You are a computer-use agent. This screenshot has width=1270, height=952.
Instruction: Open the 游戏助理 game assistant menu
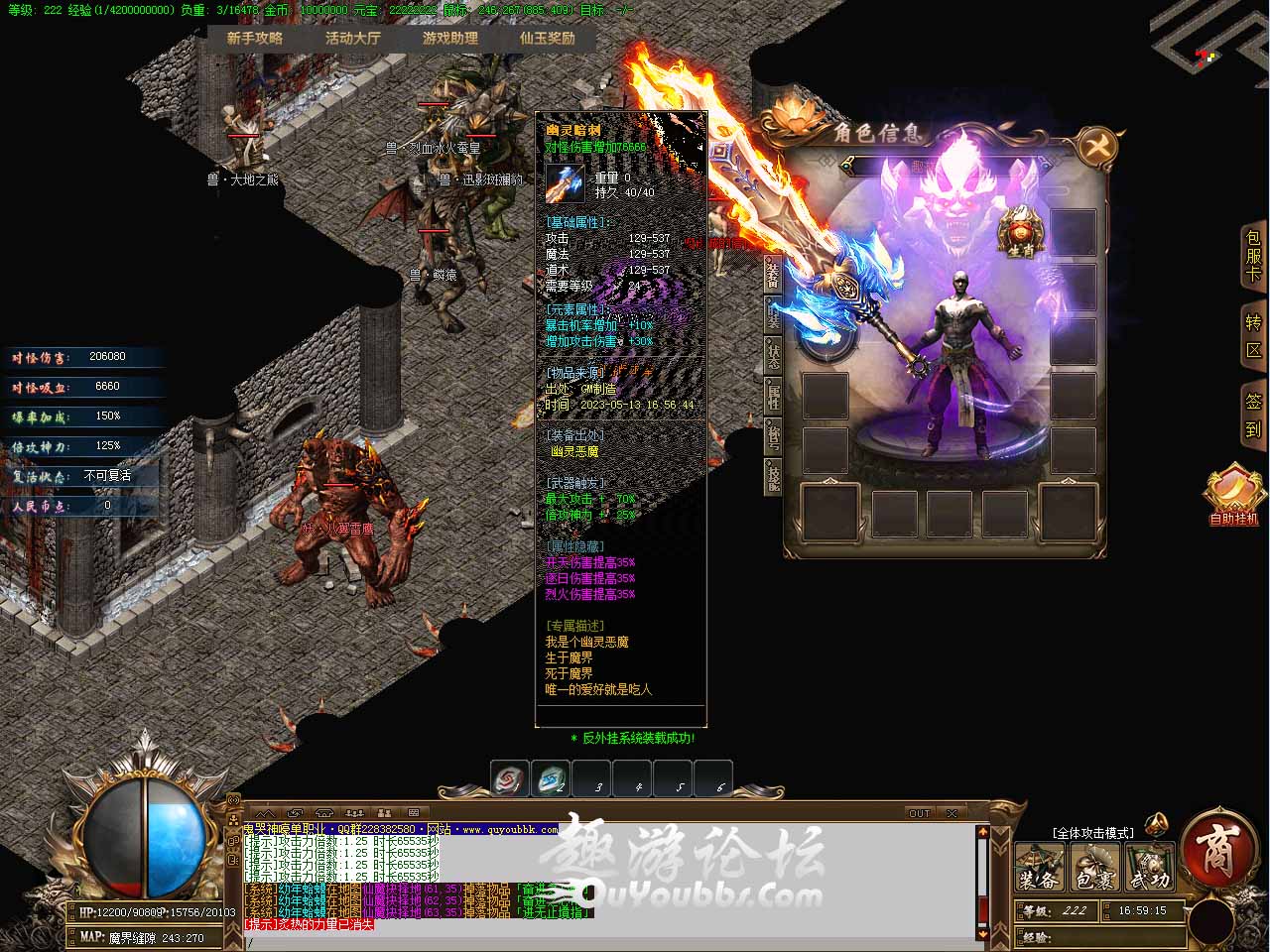[450, 38]
